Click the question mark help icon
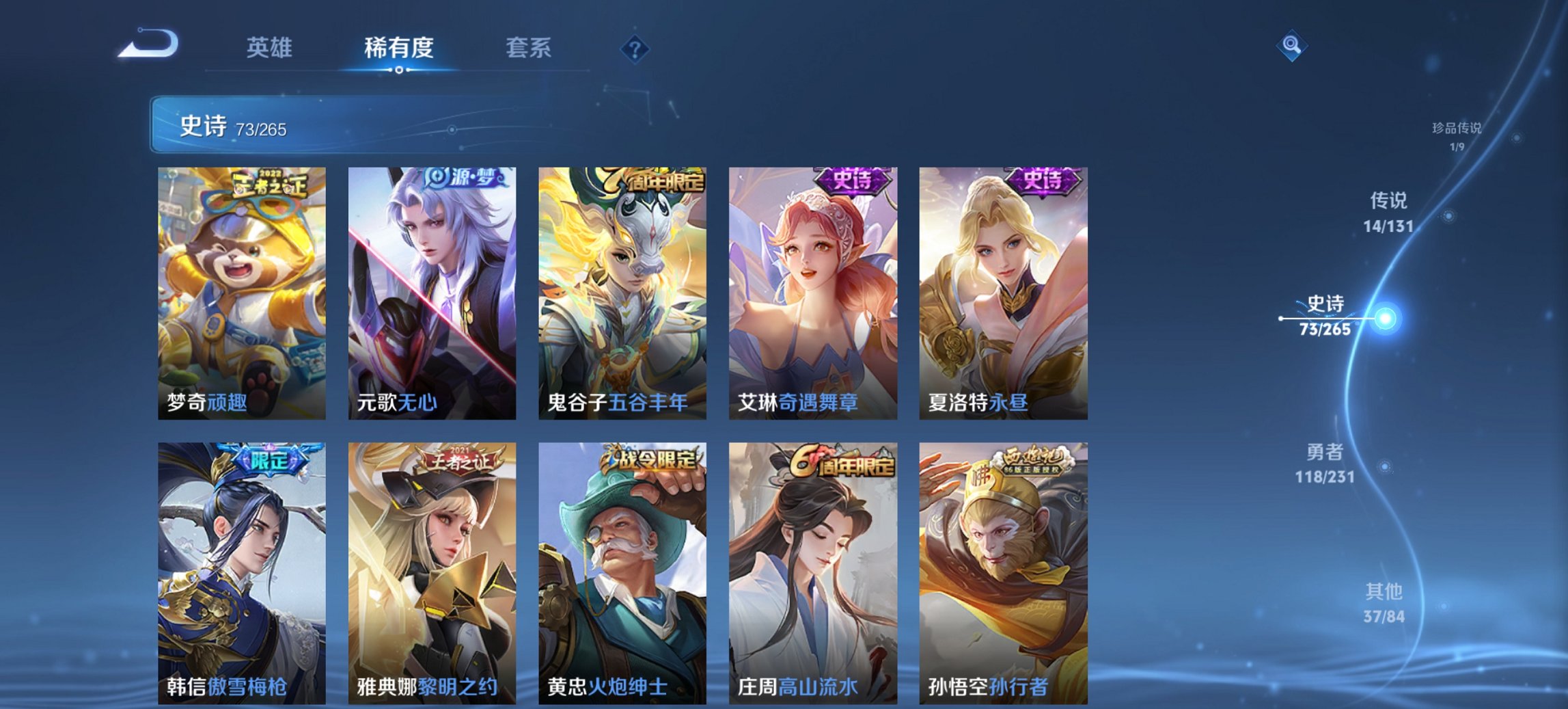The width and height of the screenshot is (1568, 709). [635, 49]
